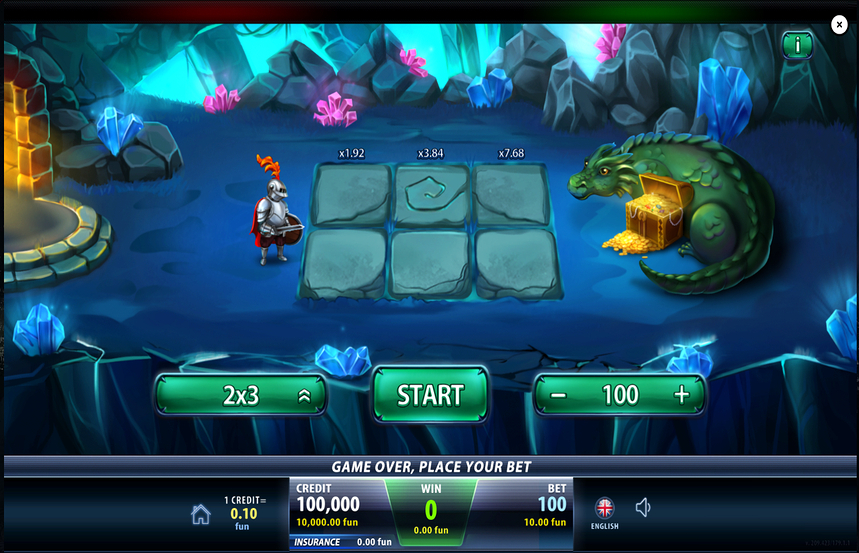The width and height of the screenshot is (859, 553).
Task: Start the game round
Action: [430, 394]
